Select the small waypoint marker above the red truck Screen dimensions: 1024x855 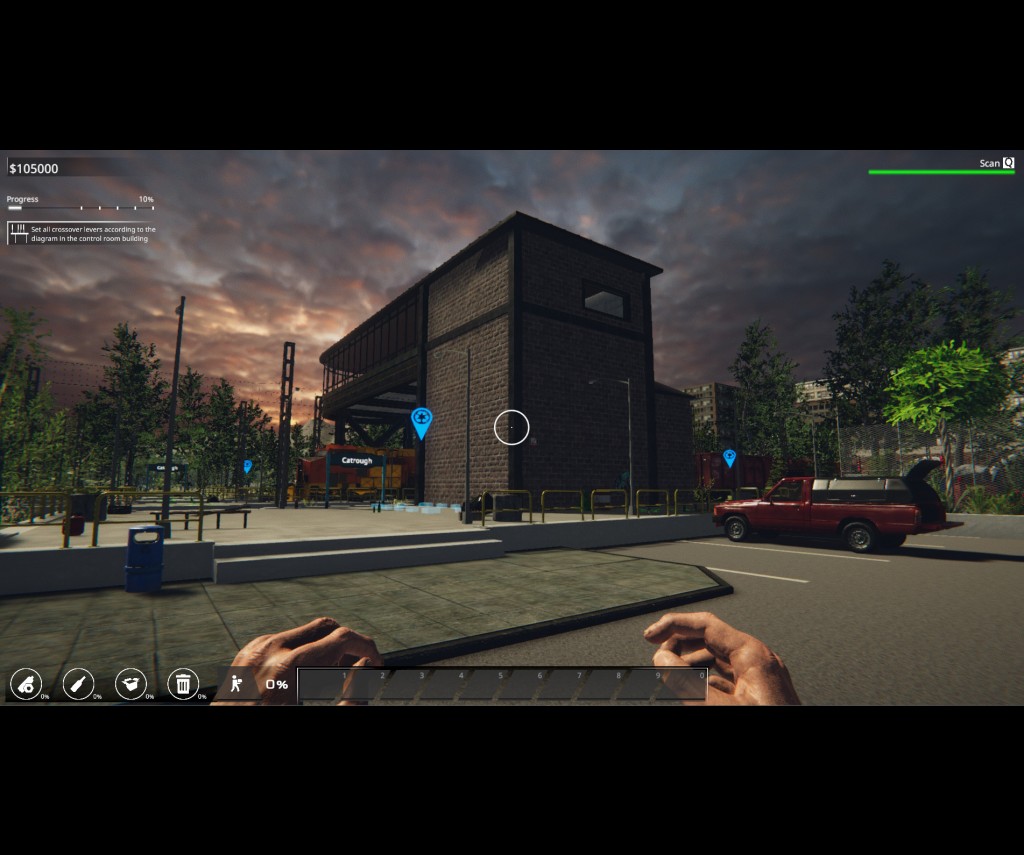(729, 457)
